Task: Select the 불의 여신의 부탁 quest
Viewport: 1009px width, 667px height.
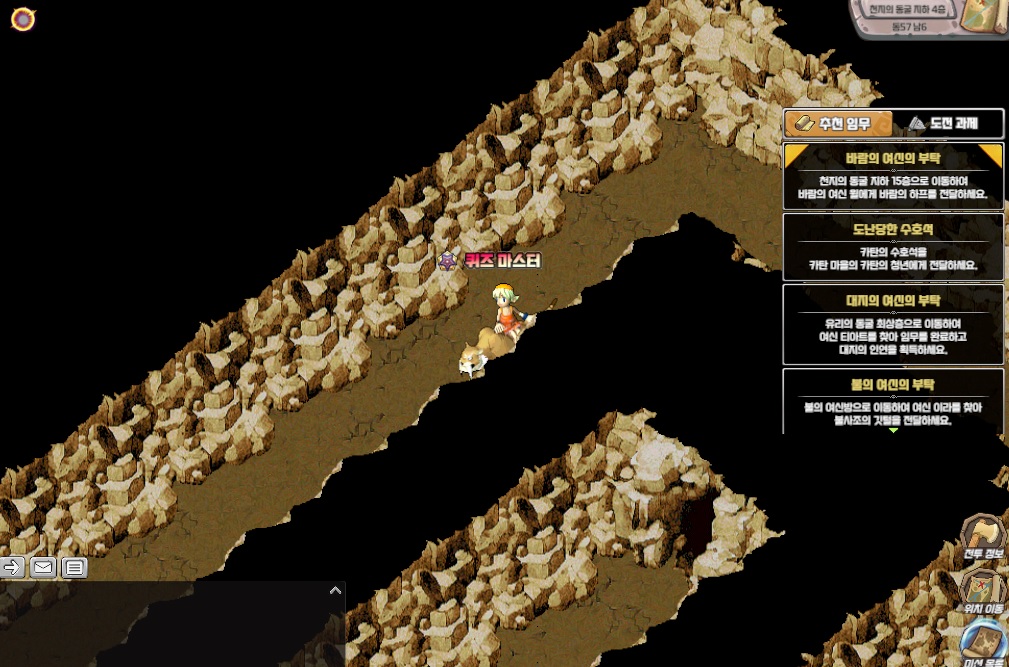Action: coord(893,400)
